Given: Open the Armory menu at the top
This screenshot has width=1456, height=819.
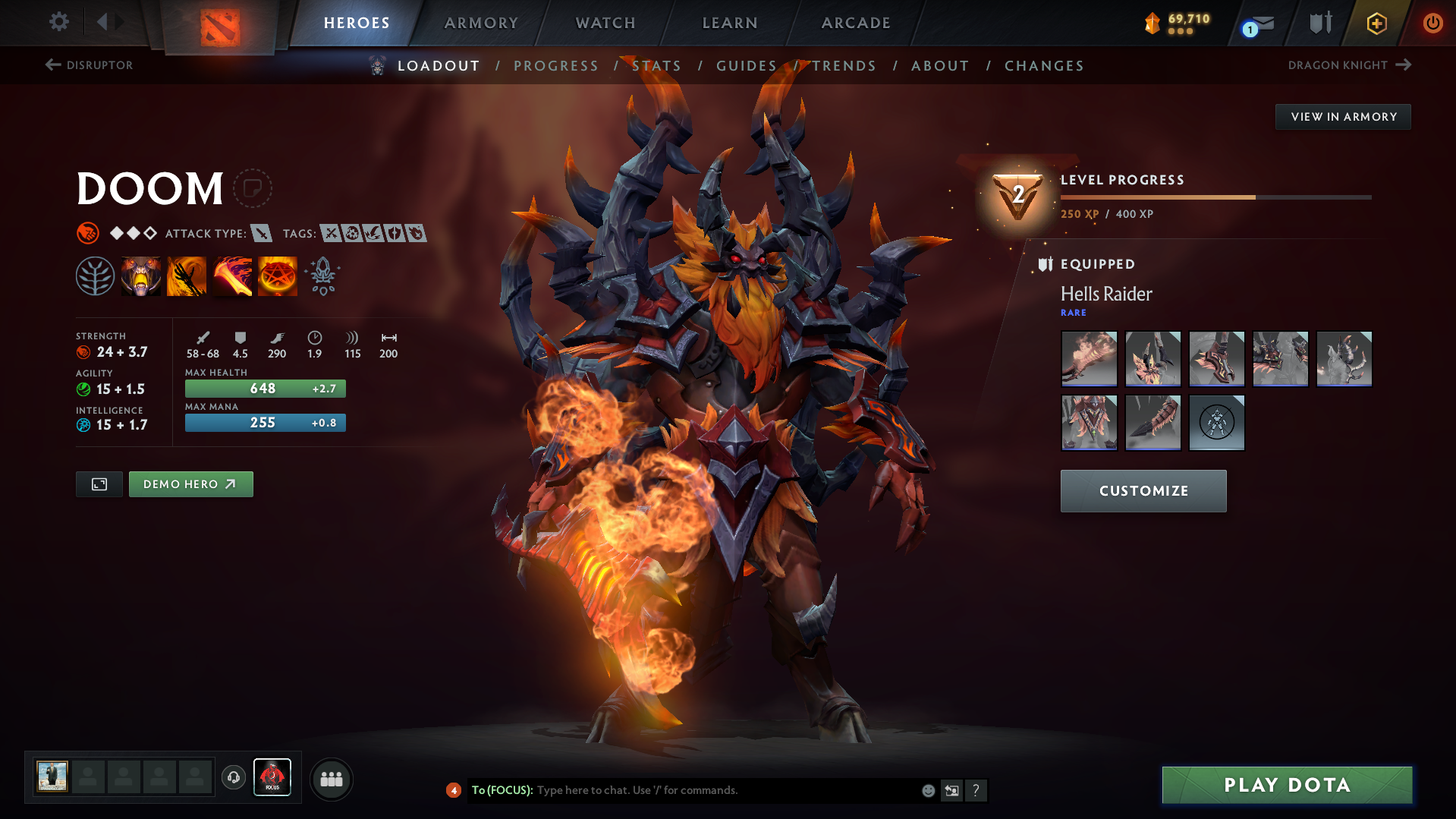Looking at the screenshot, I should pos(481,23).
